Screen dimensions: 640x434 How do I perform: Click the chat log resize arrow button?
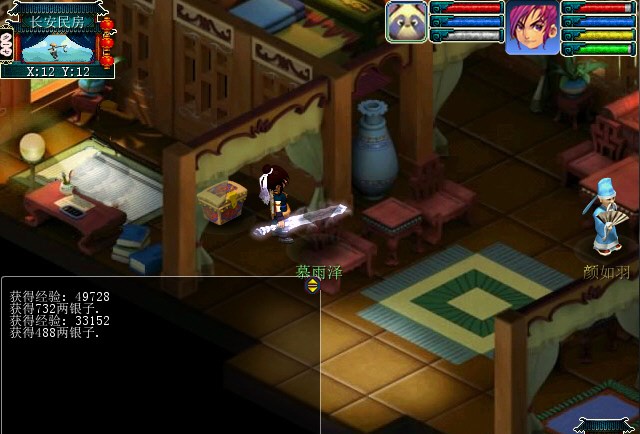[x=312, y=286]
